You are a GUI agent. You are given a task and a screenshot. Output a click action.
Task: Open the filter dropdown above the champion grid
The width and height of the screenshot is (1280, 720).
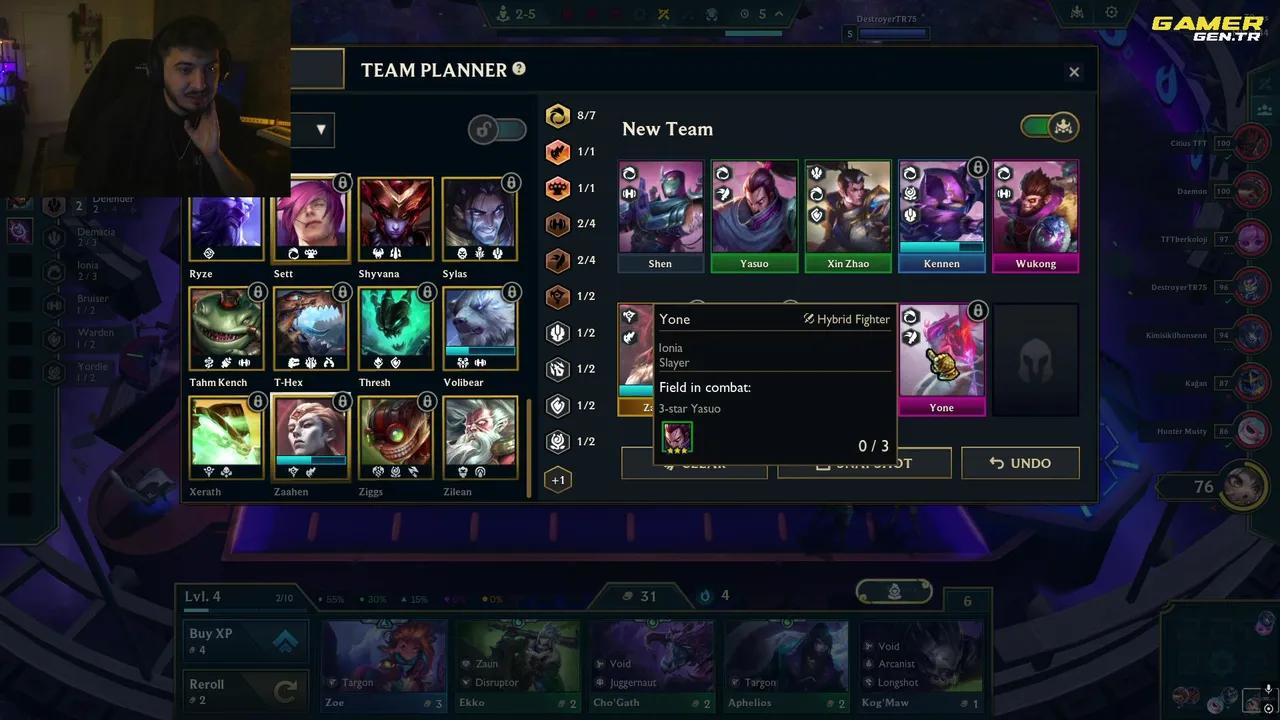click(320, 129)
